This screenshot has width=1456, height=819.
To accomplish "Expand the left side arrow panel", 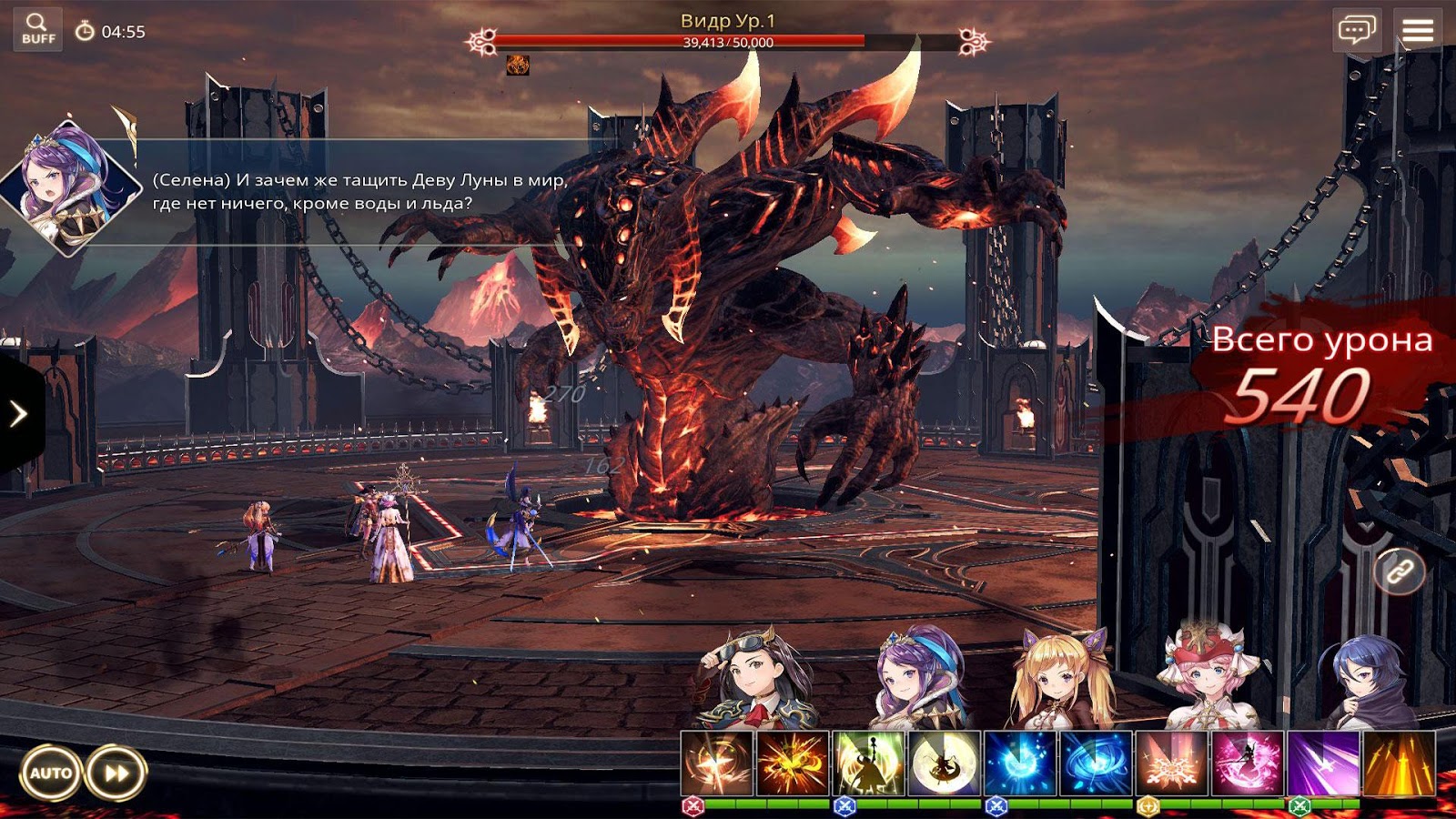I will pos(19,414).
